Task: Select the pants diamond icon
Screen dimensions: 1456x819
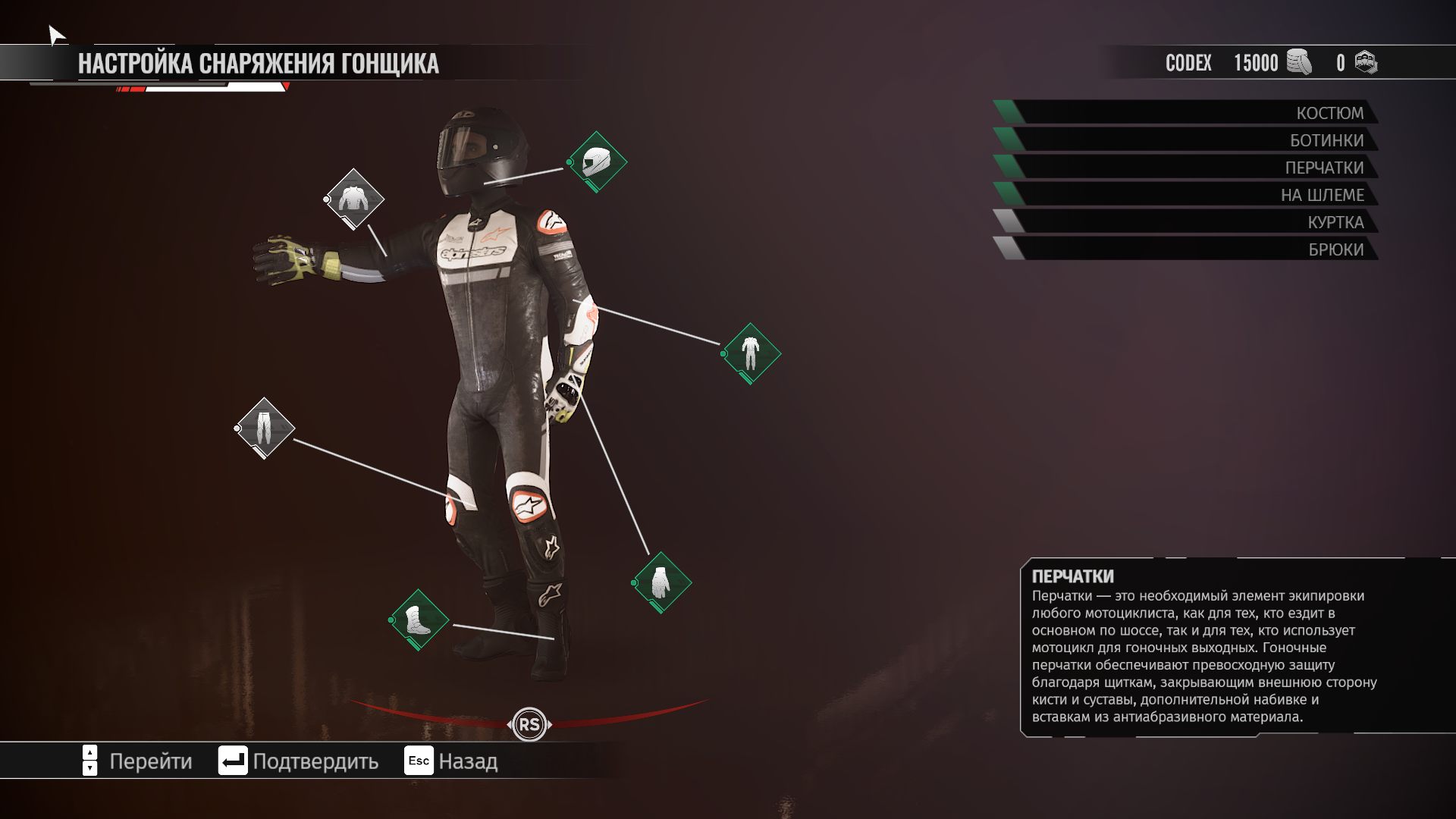Action: tap(265, 428)
